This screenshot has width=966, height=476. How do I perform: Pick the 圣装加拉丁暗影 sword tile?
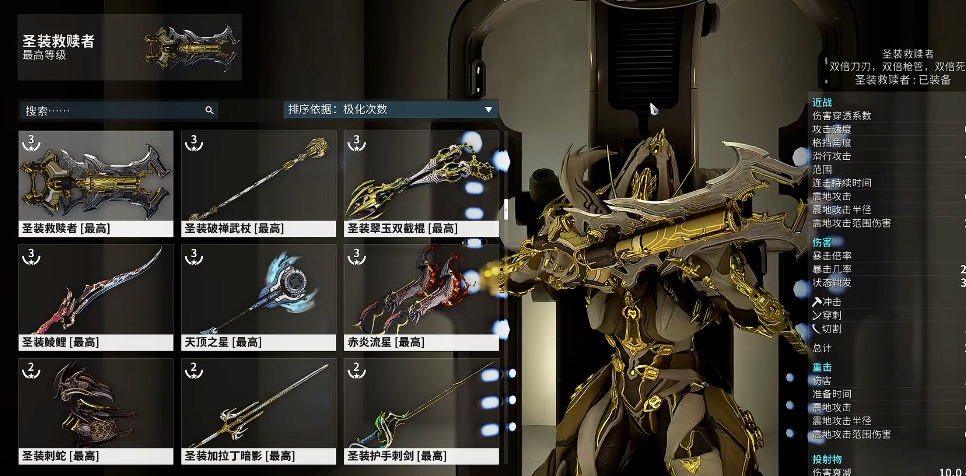(258, 410)
